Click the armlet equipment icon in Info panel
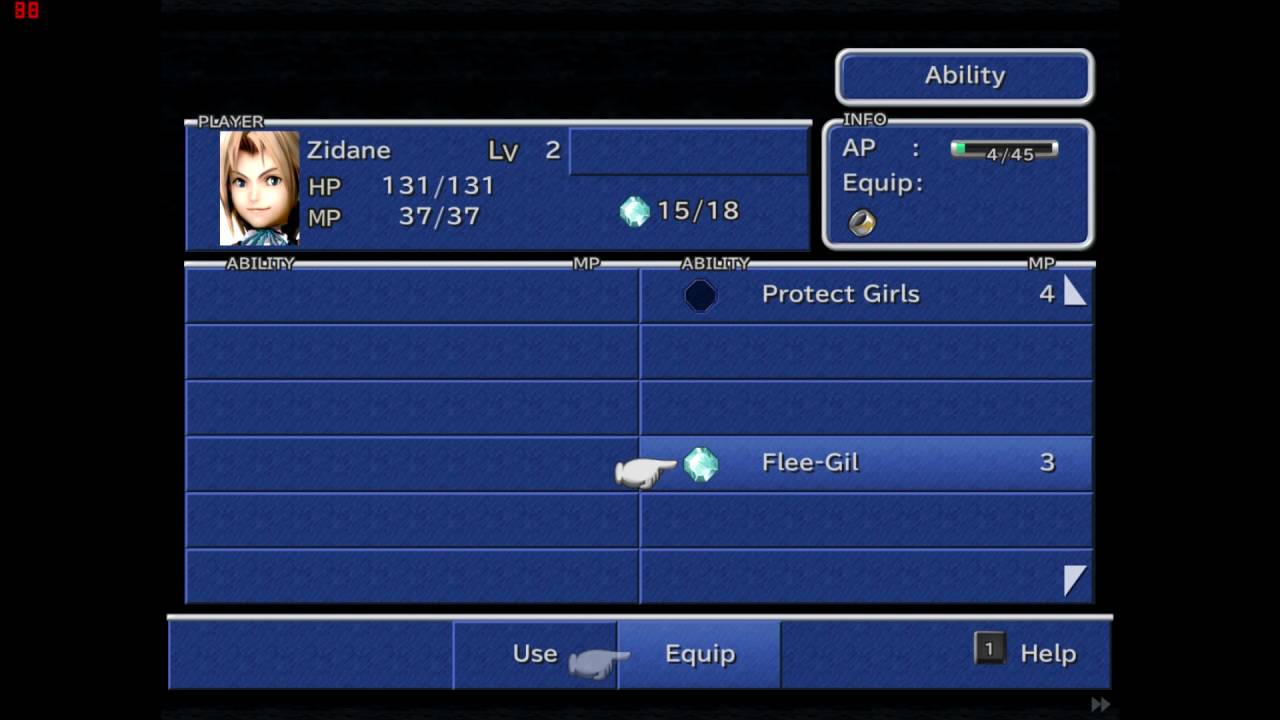The width and height of the screenshot is (1280, 720). click(x=860, y=222)
